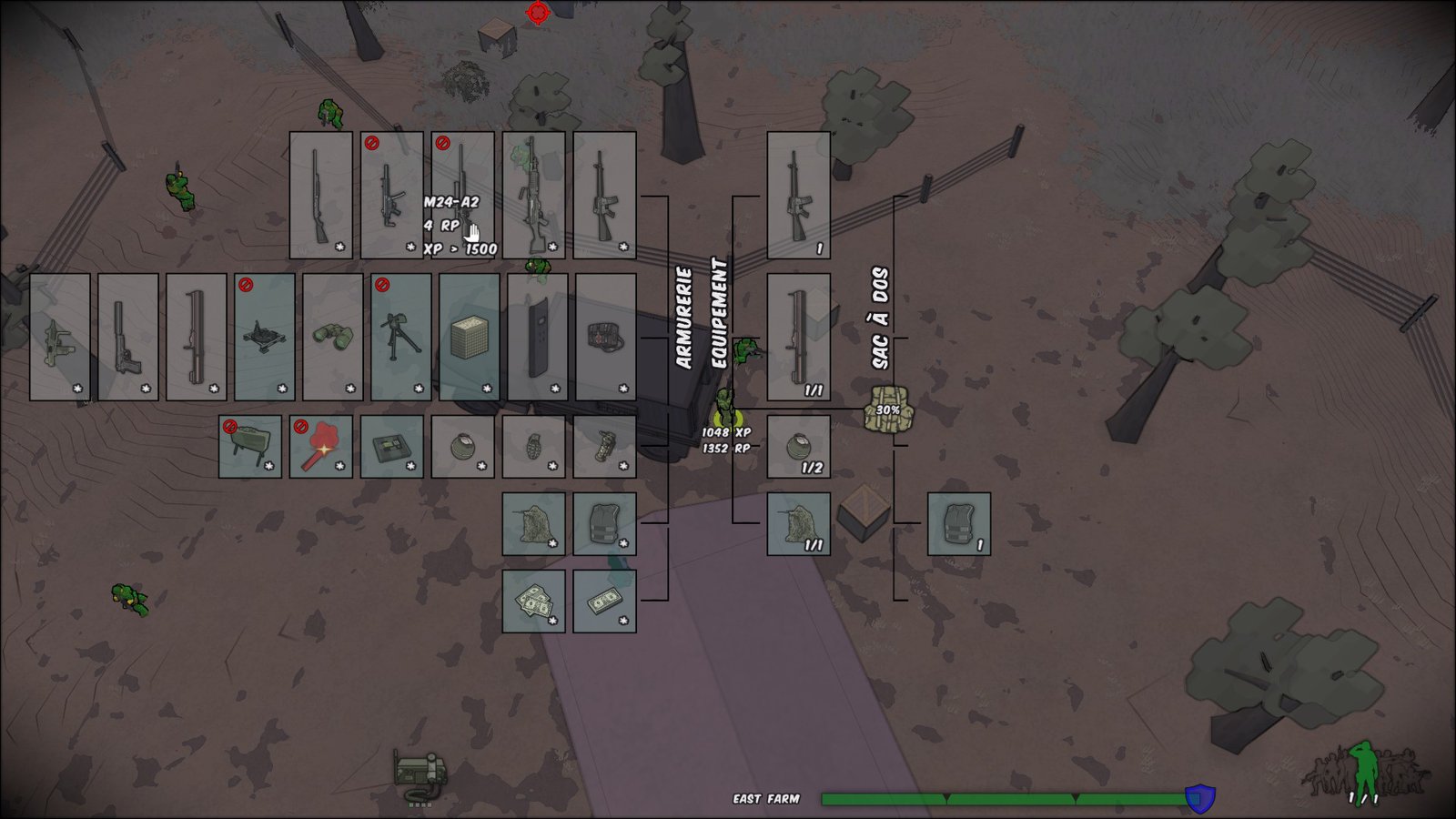Image resolution: width=1456 pixels, height=819 pixels.
Task: Choose the small machine pistol slot
Action: (x=60, y=337)
